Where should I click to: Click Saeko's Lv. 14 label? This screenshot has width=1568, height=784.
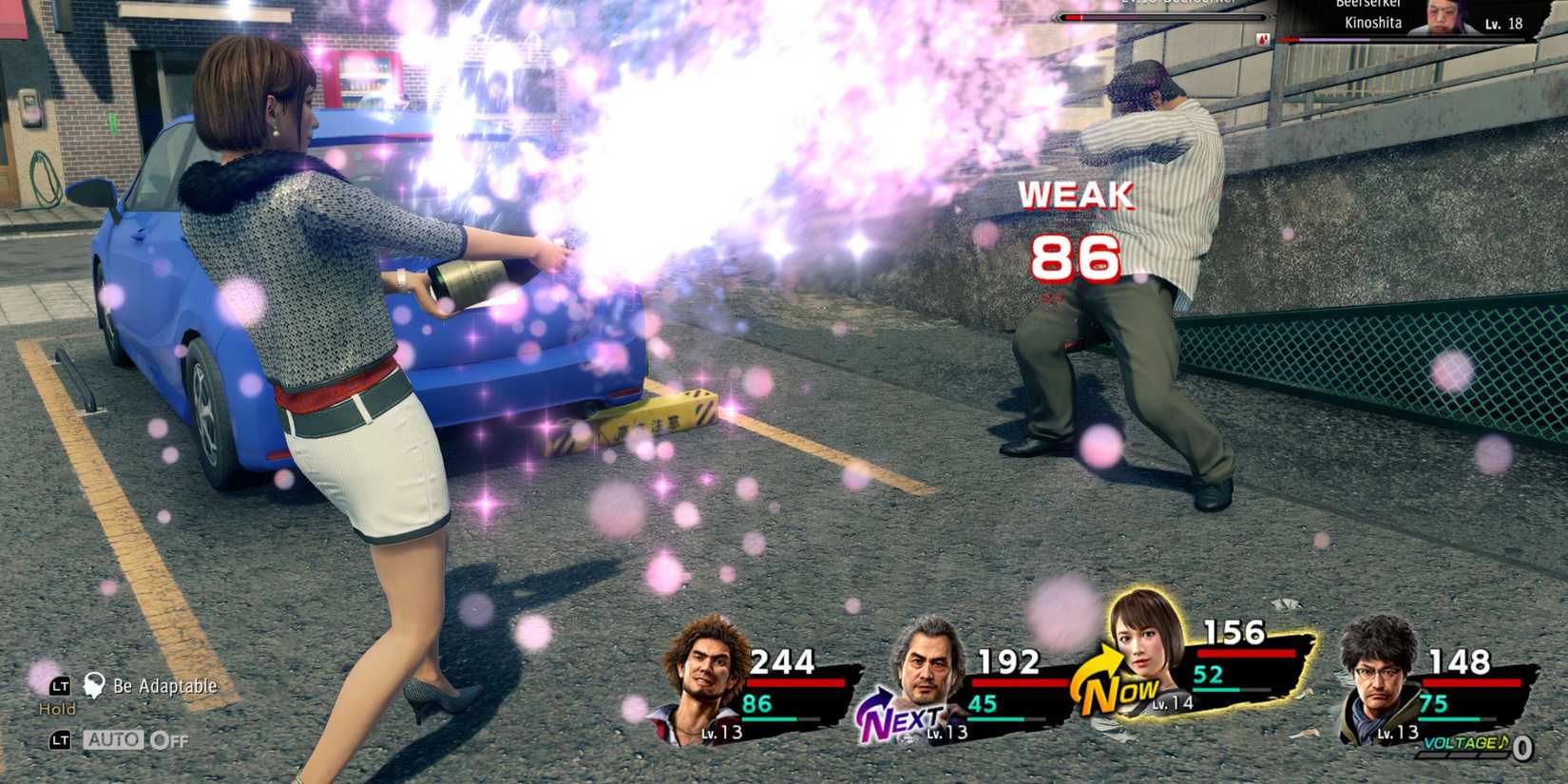[x=1174, y=707]
